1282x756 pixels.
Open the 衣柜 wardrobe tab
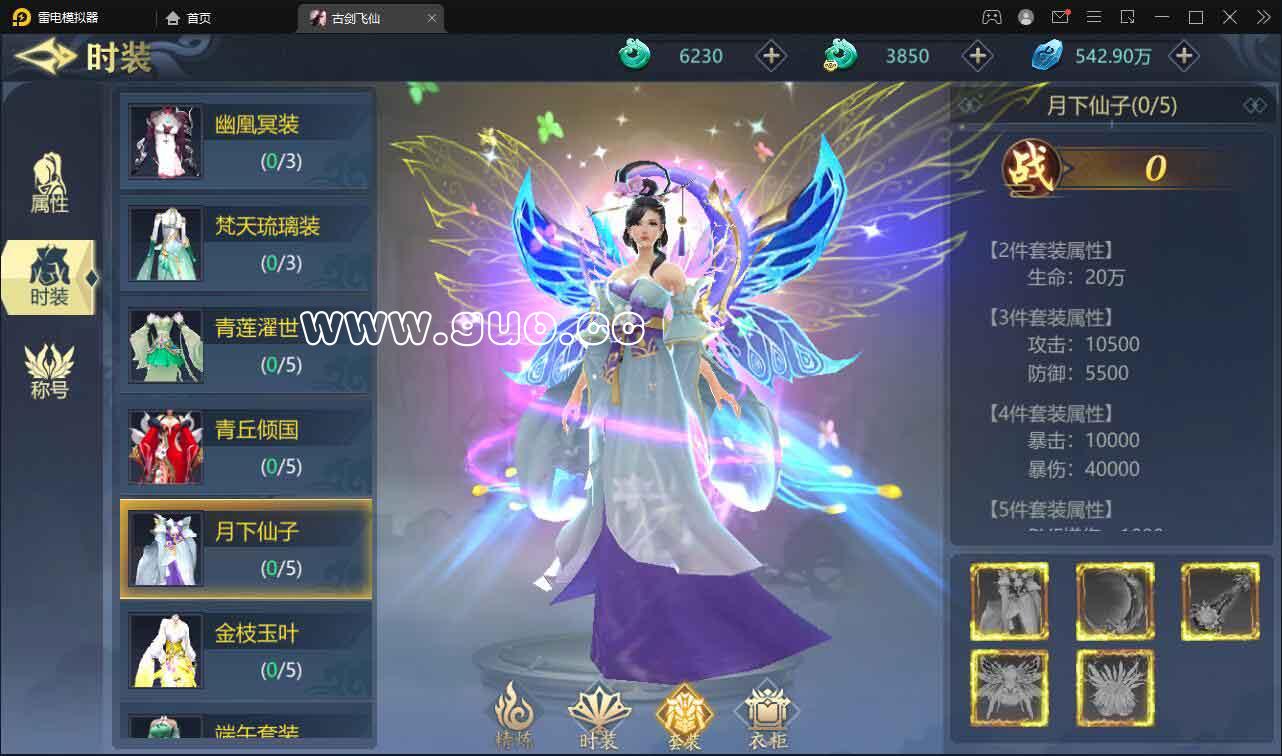(x=766, y=715)
